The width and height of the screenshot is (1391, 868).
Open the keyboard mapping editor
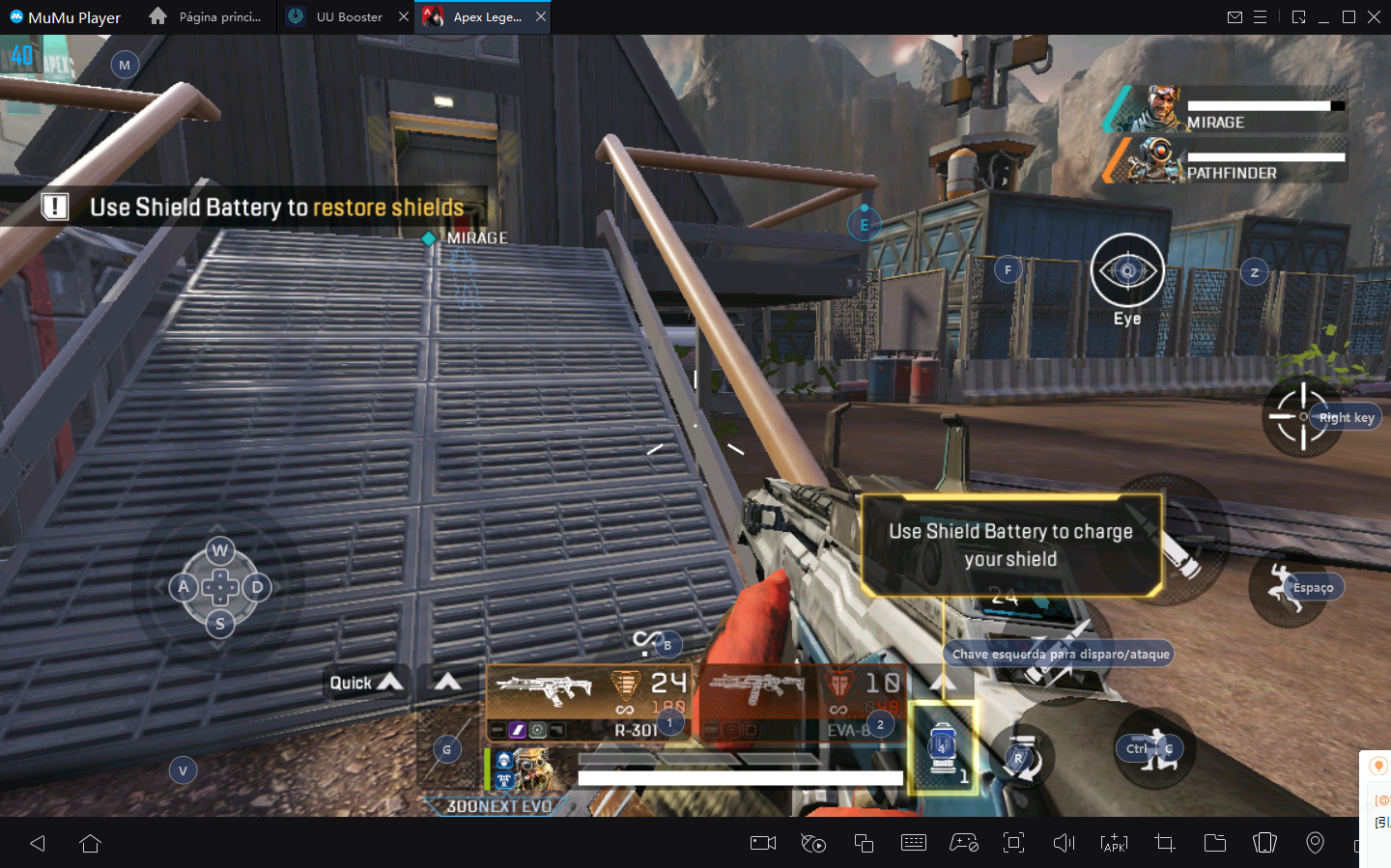(914, 843)
